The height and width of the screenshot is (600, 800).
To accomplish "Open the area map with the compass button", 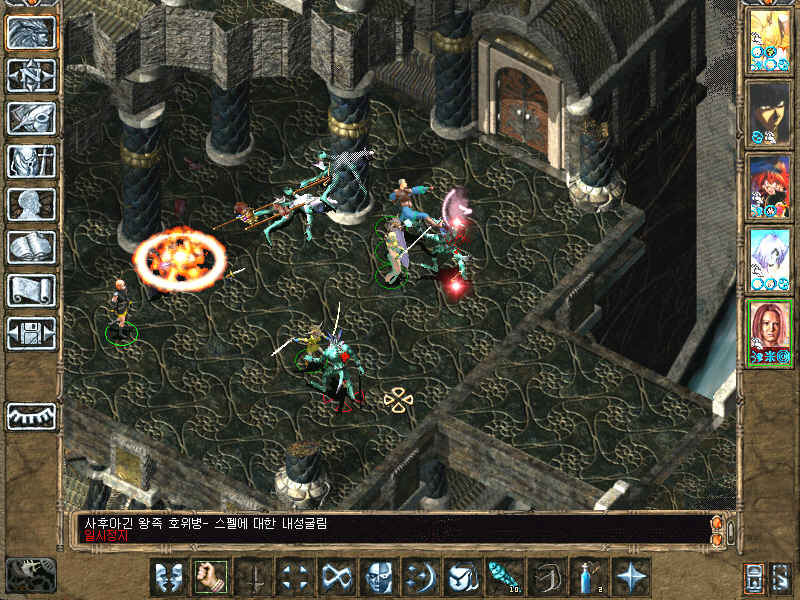I will (x=31, y=75).
